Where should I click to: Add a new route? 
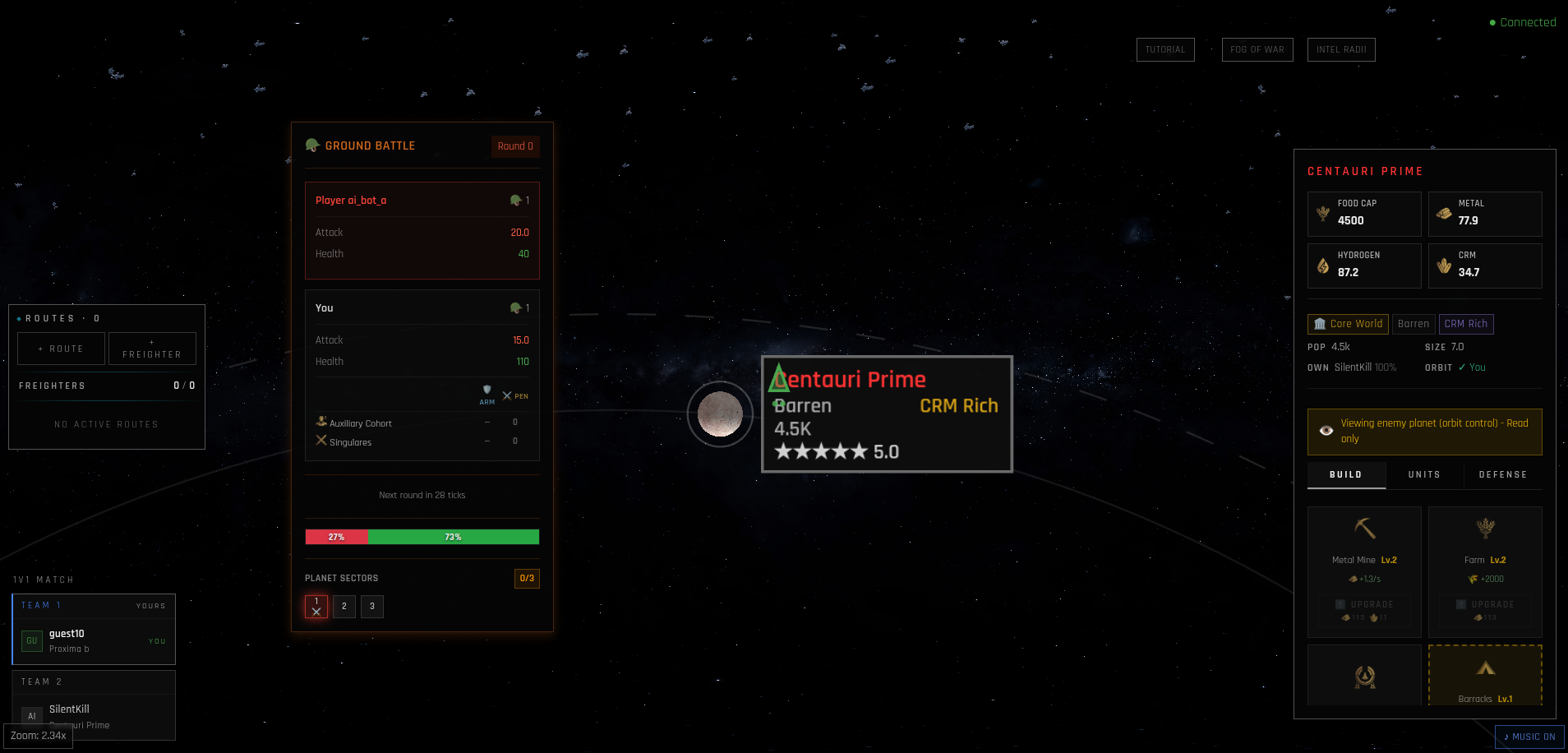[61, 349]
